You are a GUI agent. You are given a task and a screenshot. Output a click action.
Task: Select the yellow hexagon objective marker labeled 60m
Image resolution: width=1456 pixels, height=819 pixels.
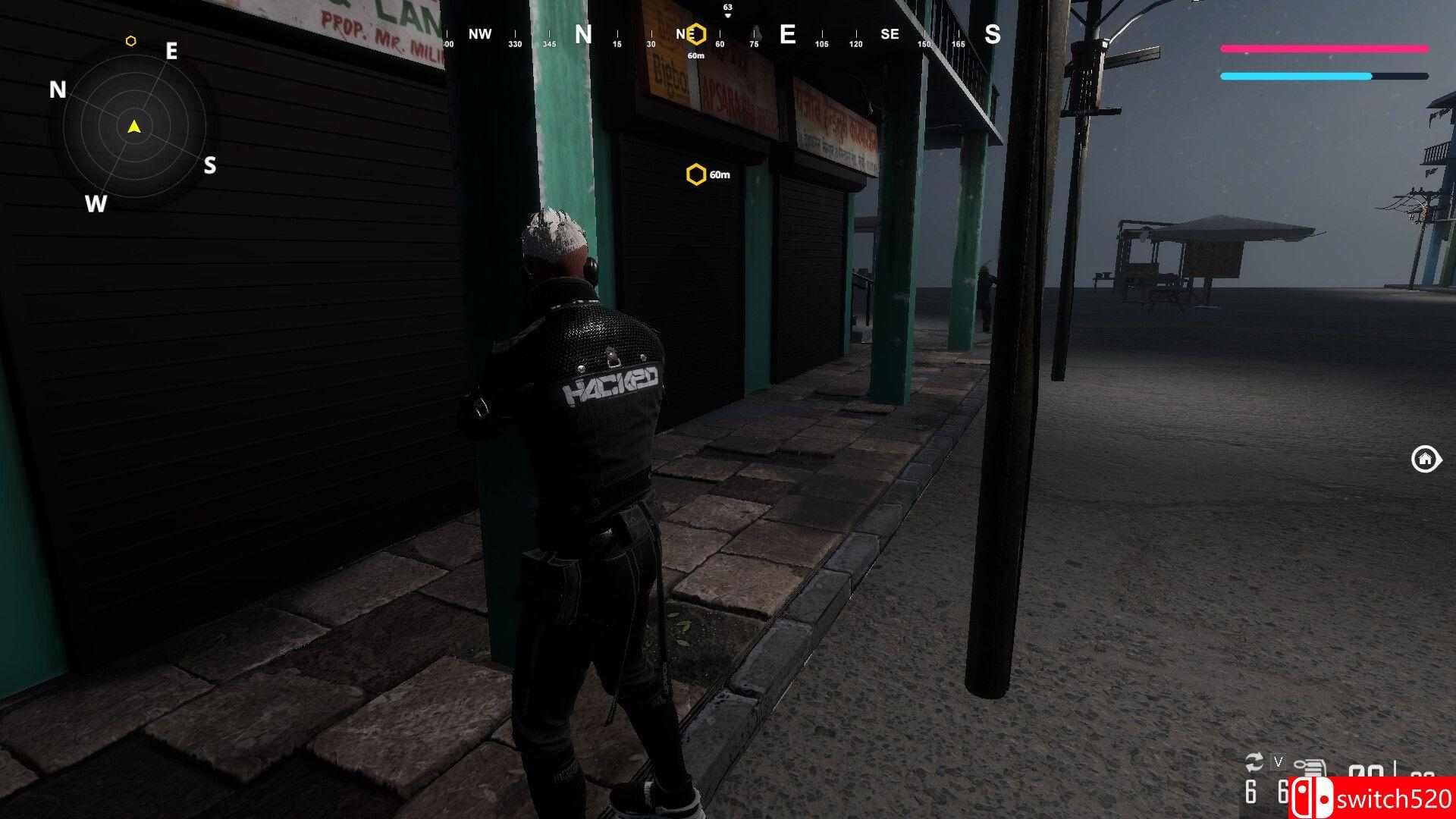[x=695, y=175]
